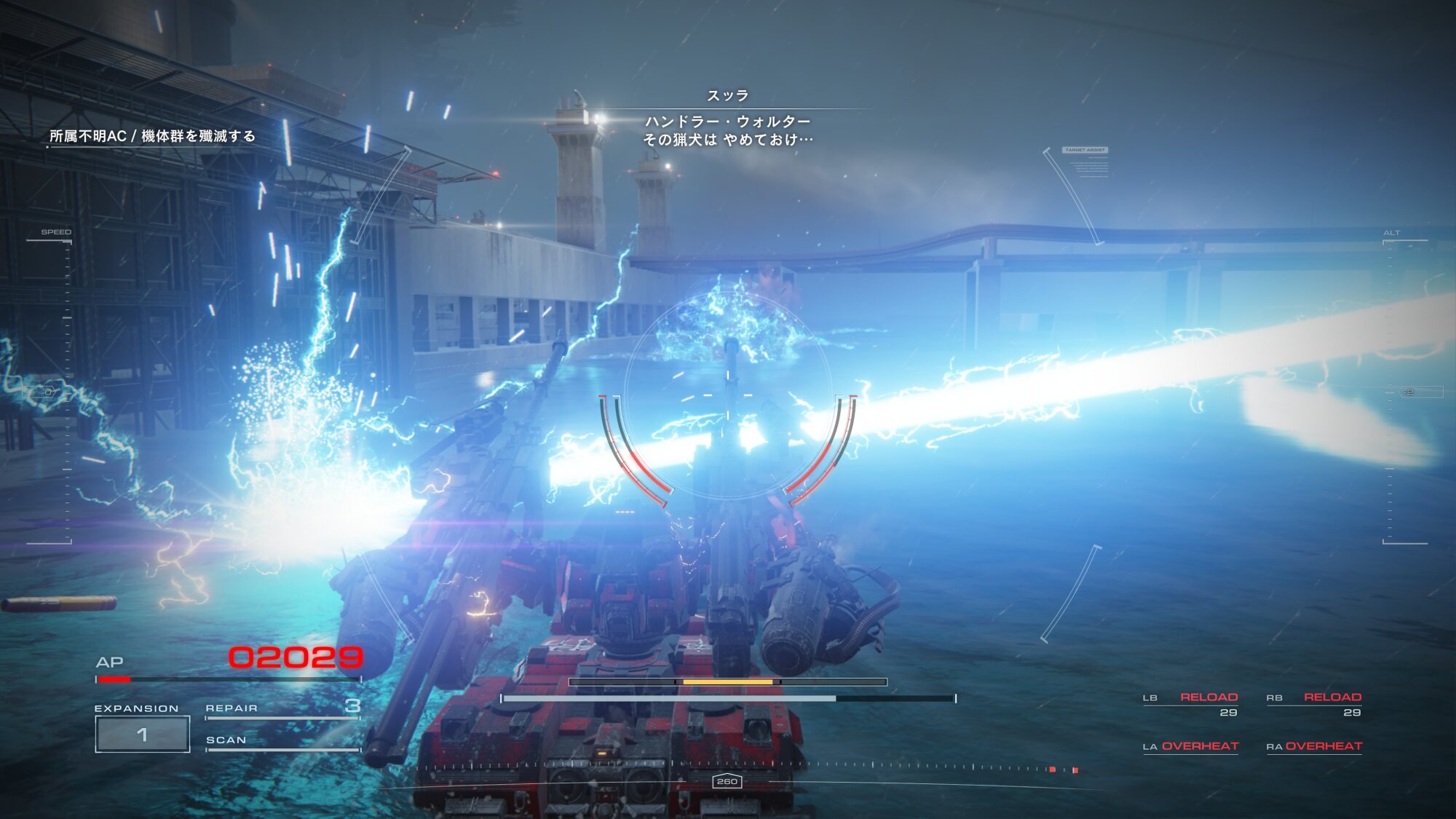Toggle the Target Assist indicator

pyautogui.click(x=1085, y=150)
